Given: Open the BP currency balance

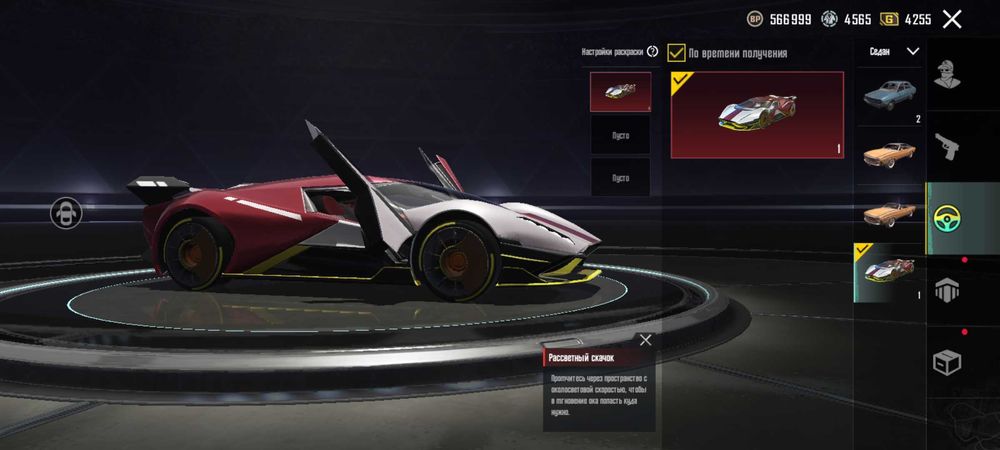Looking at the screenshot, I should click(x=778, y=19).
